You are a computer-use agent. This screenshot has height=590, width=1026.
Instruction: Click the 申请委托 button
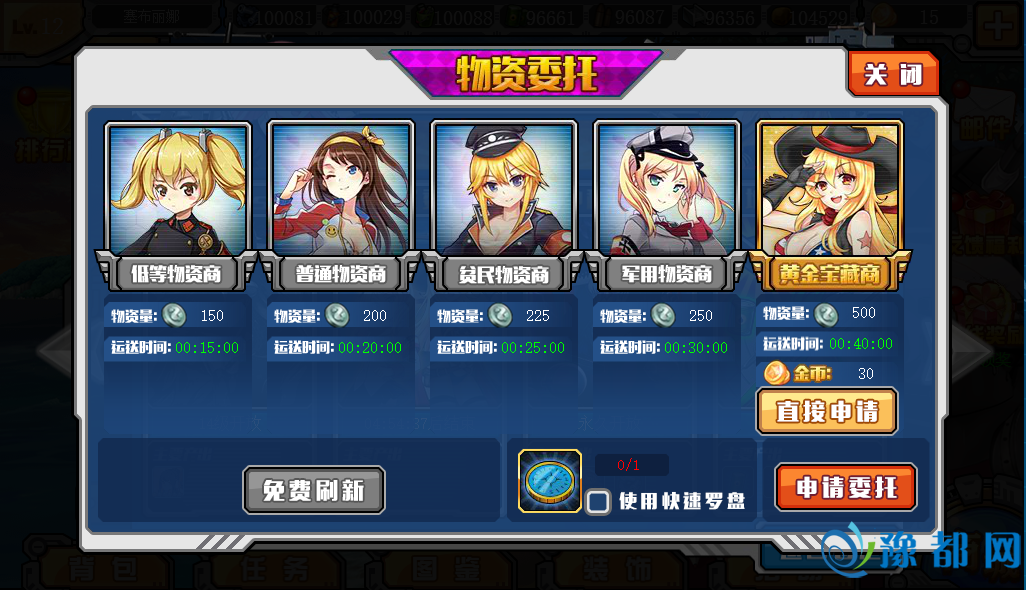(845, 488)
